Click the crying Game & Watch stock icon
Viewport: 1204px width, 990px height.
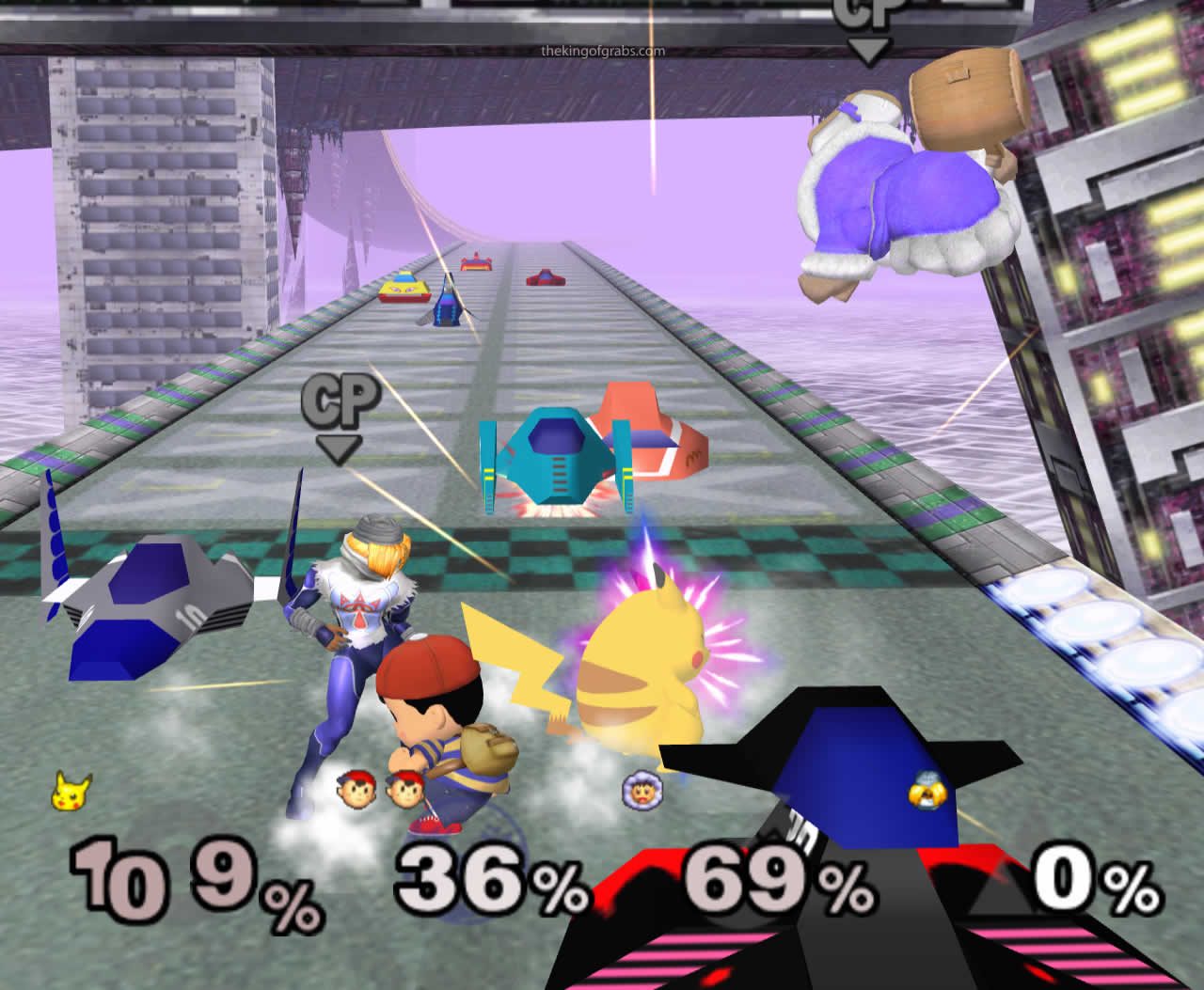(929, 793)
